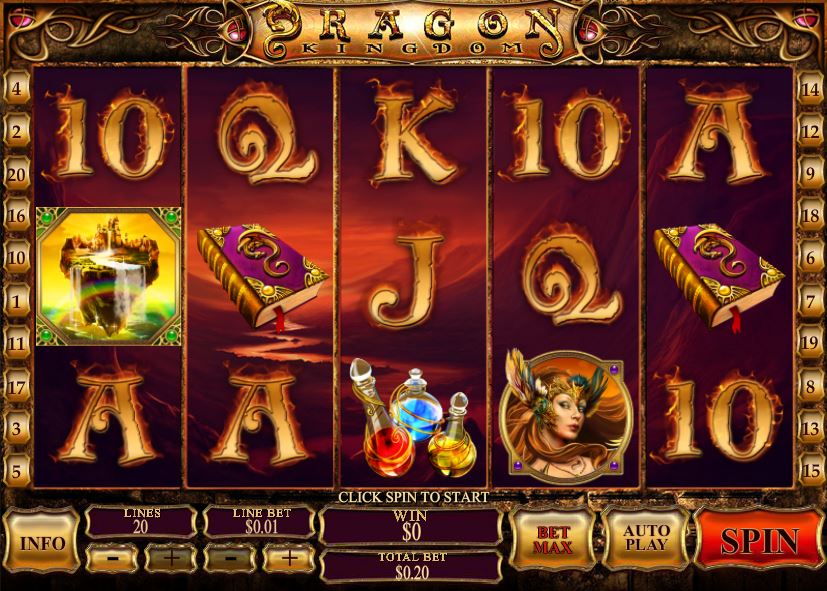Pick payline 7 marker
The image size is (827, 591).
point(810,300)
